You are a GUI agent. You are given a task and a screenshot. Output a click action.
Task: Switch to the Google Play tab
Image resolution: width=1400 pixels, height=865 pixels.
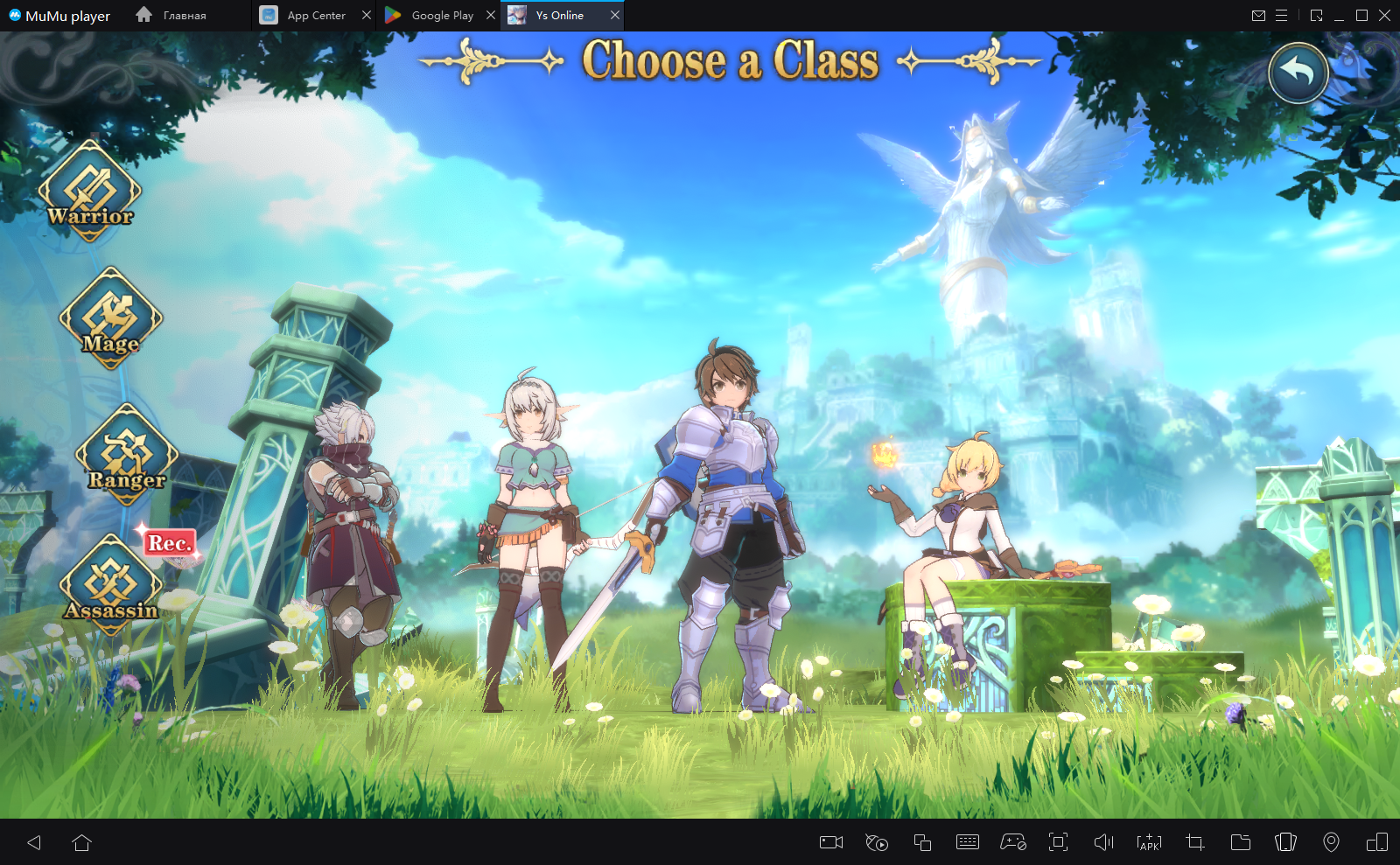point(435,16)
